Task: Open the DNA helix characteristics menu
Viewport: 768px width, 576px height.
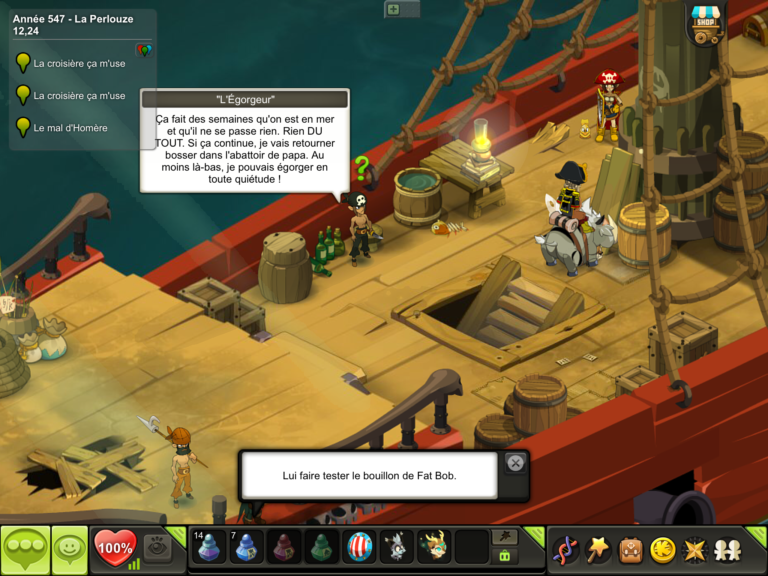Action: click(x=565, y=549)
